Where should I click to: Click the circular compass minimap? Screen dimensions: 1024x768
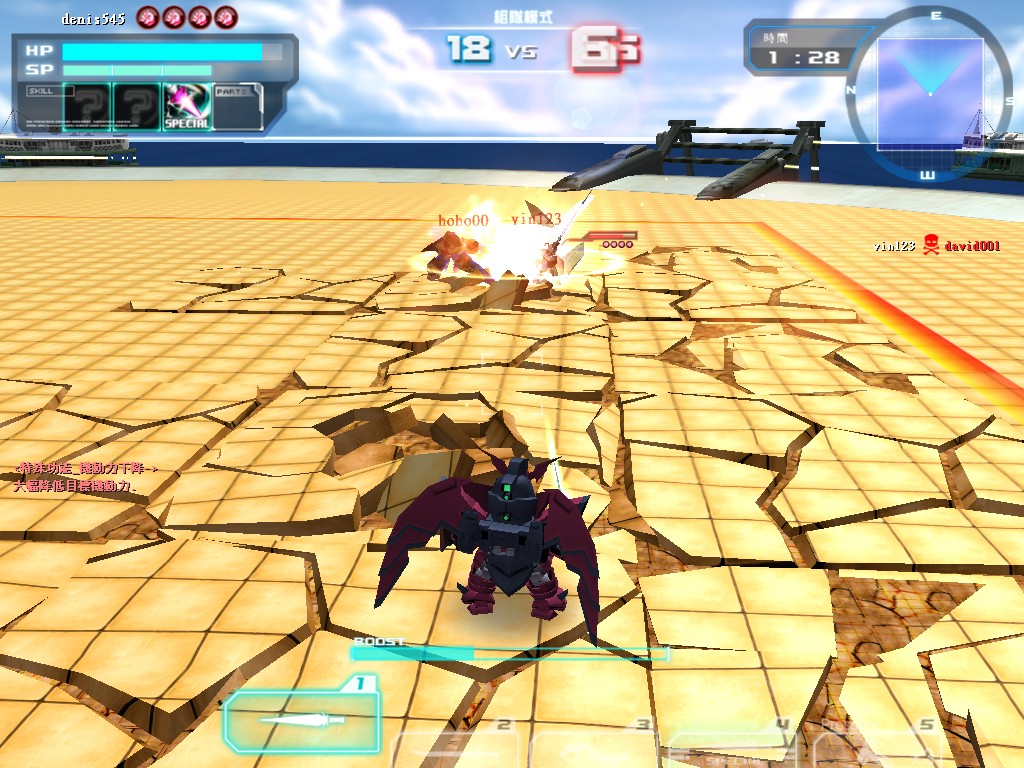click(929, 93)
